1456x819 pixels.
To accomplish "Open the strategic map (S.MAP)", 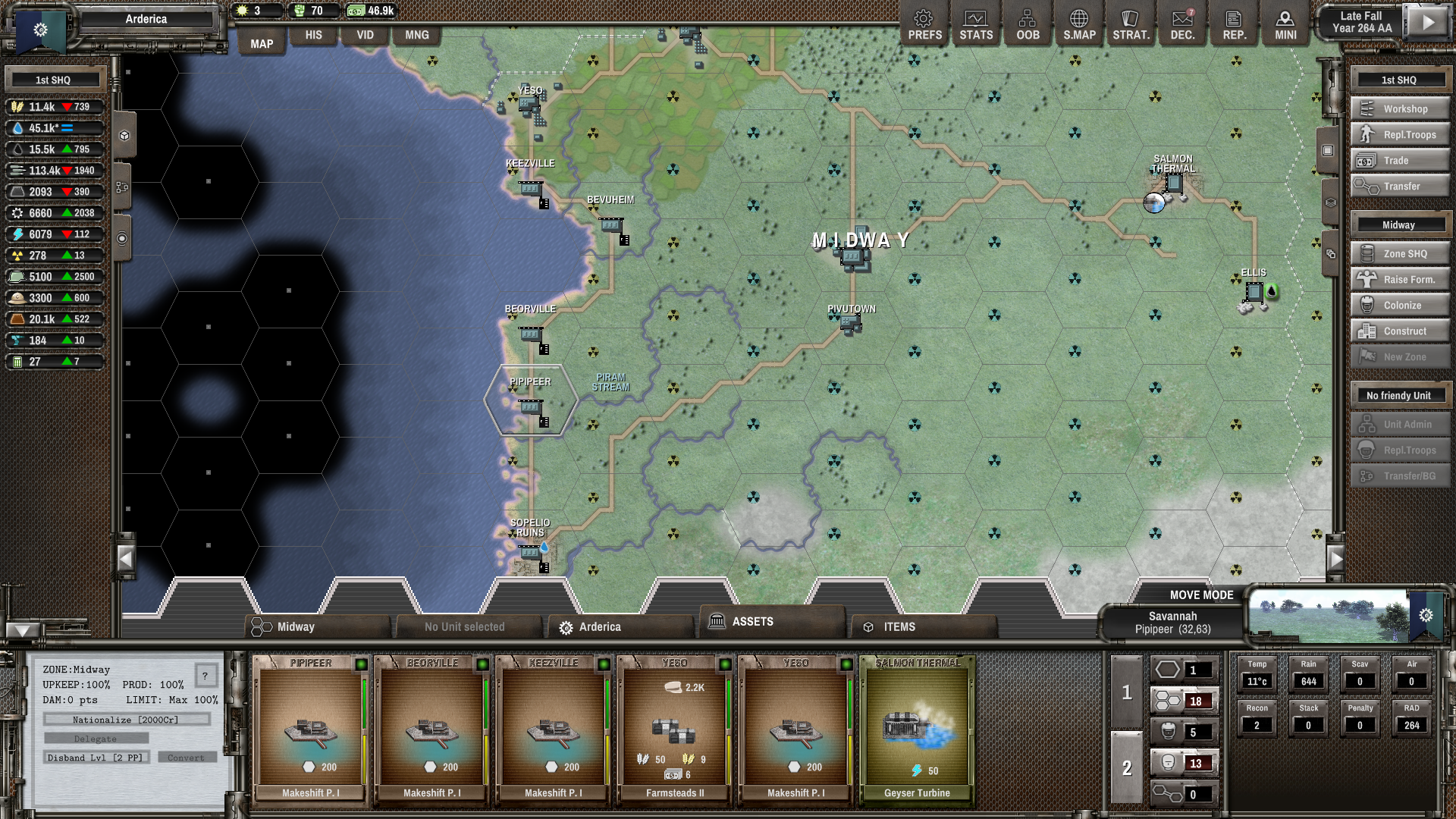I will (1079, 25).
